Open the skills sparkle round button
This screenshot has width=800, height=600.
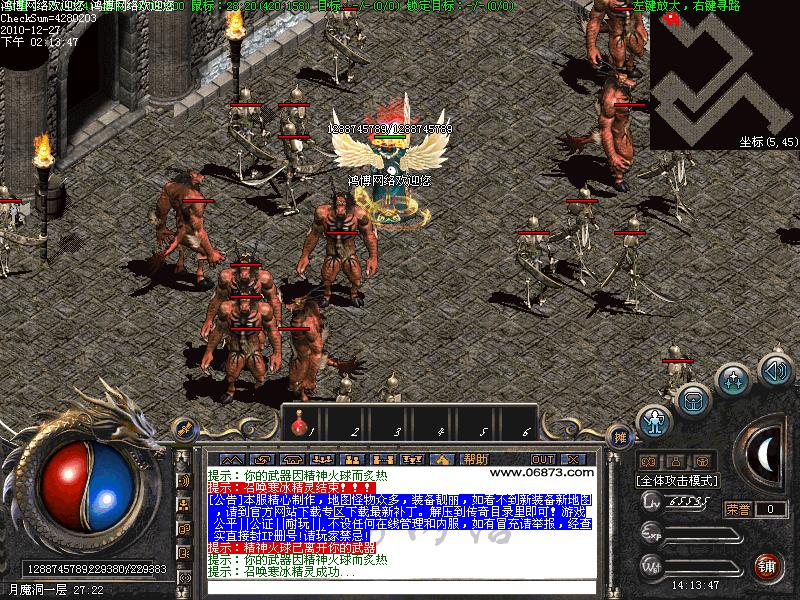point(735,380)
